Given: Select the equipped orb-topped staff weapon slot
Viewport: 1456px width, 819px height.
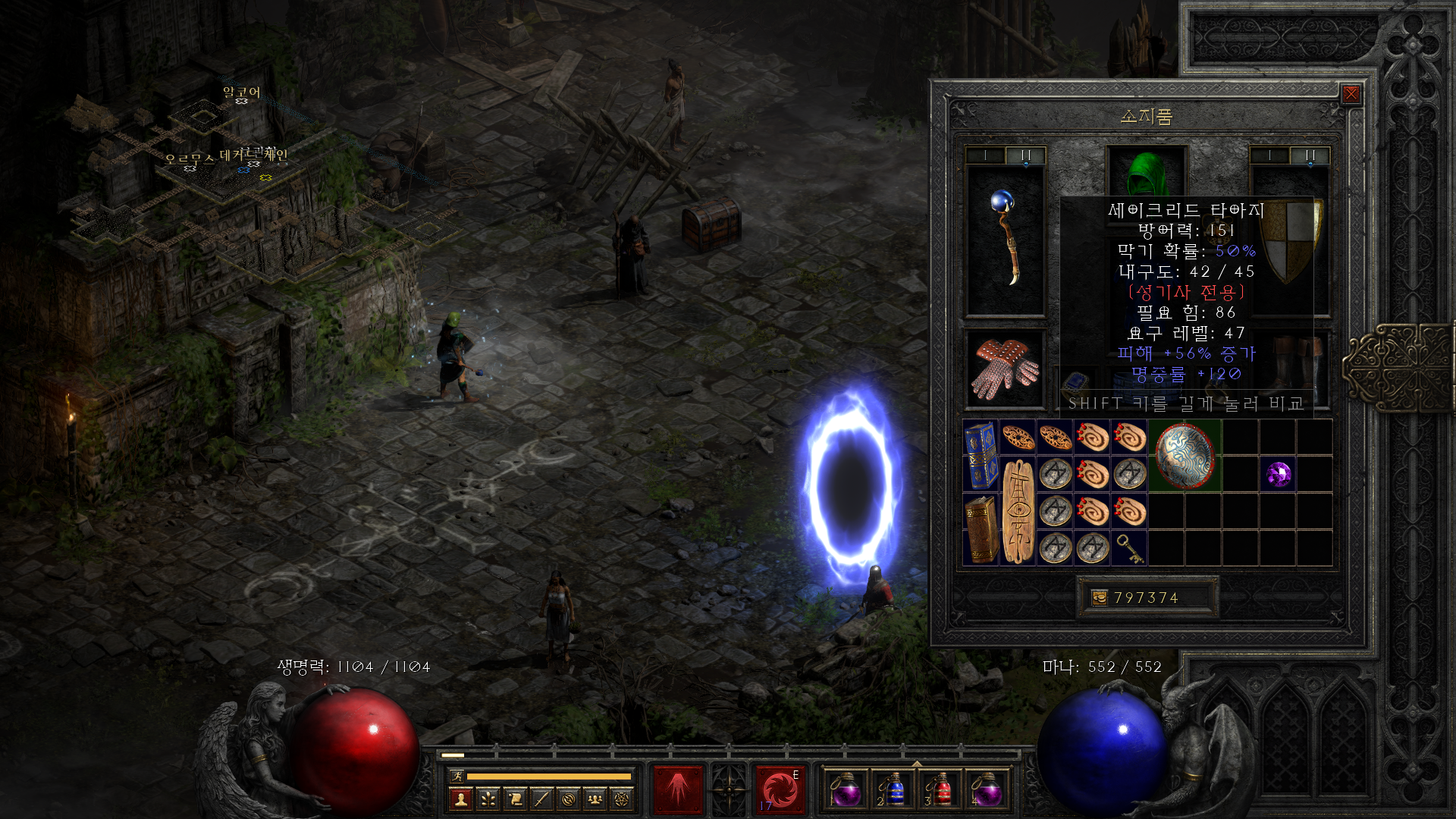Looking at the screenshot, I should 1006,239.
